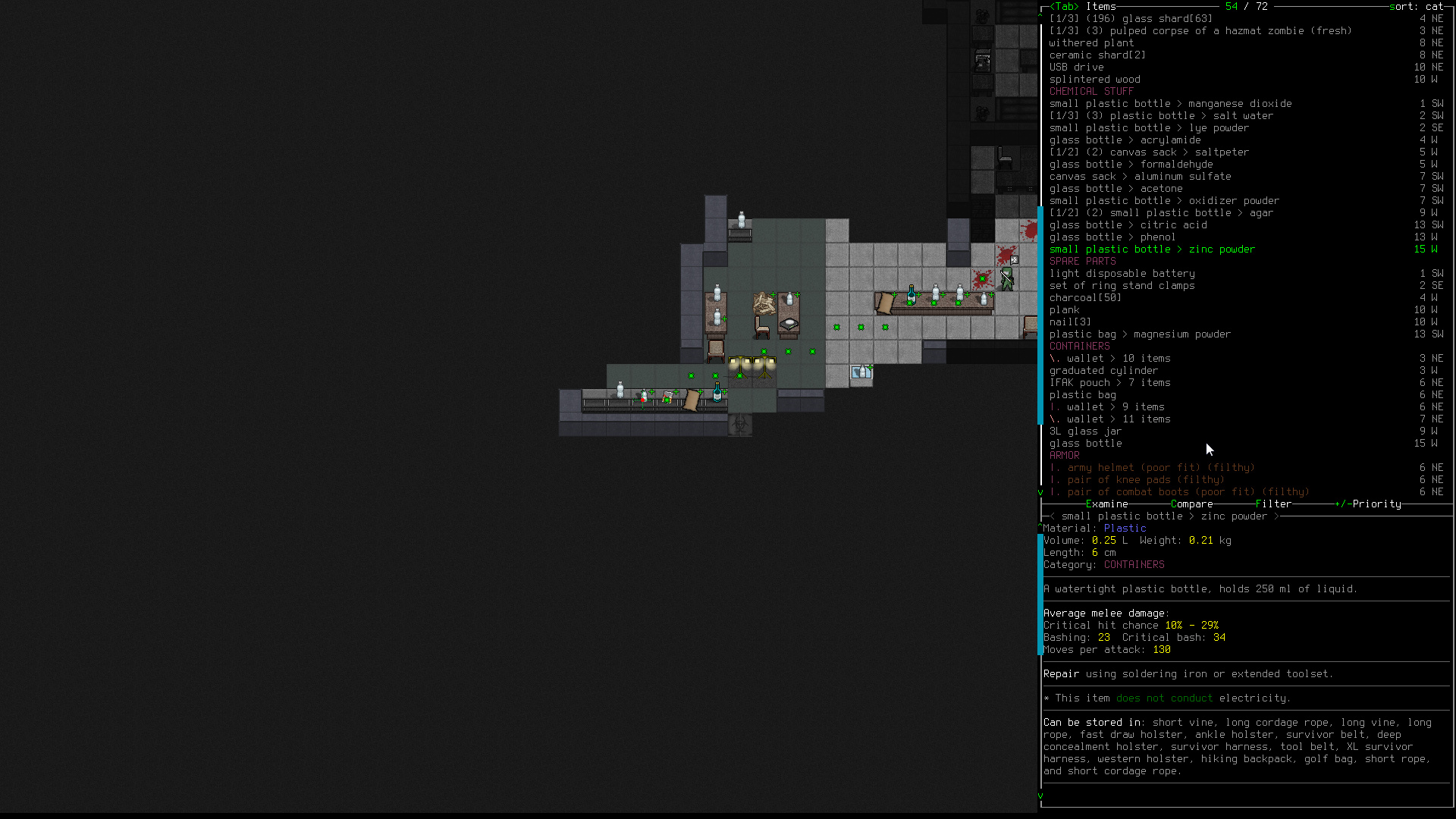The image size is (1456, 819).
Task: Click the Priority option
Action: click(1376, 504)
